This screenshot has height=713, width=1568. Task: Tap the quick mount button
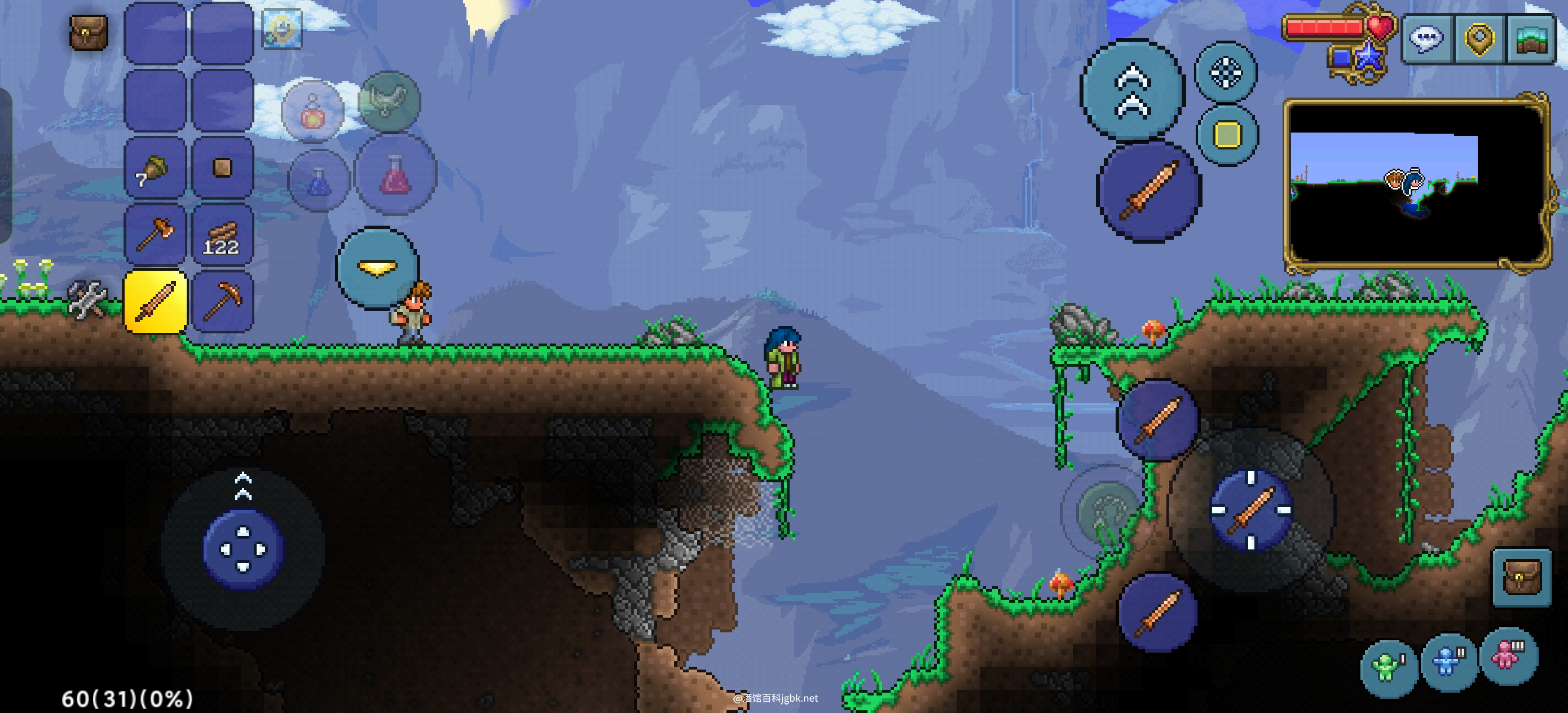click(x=389, y=102)
